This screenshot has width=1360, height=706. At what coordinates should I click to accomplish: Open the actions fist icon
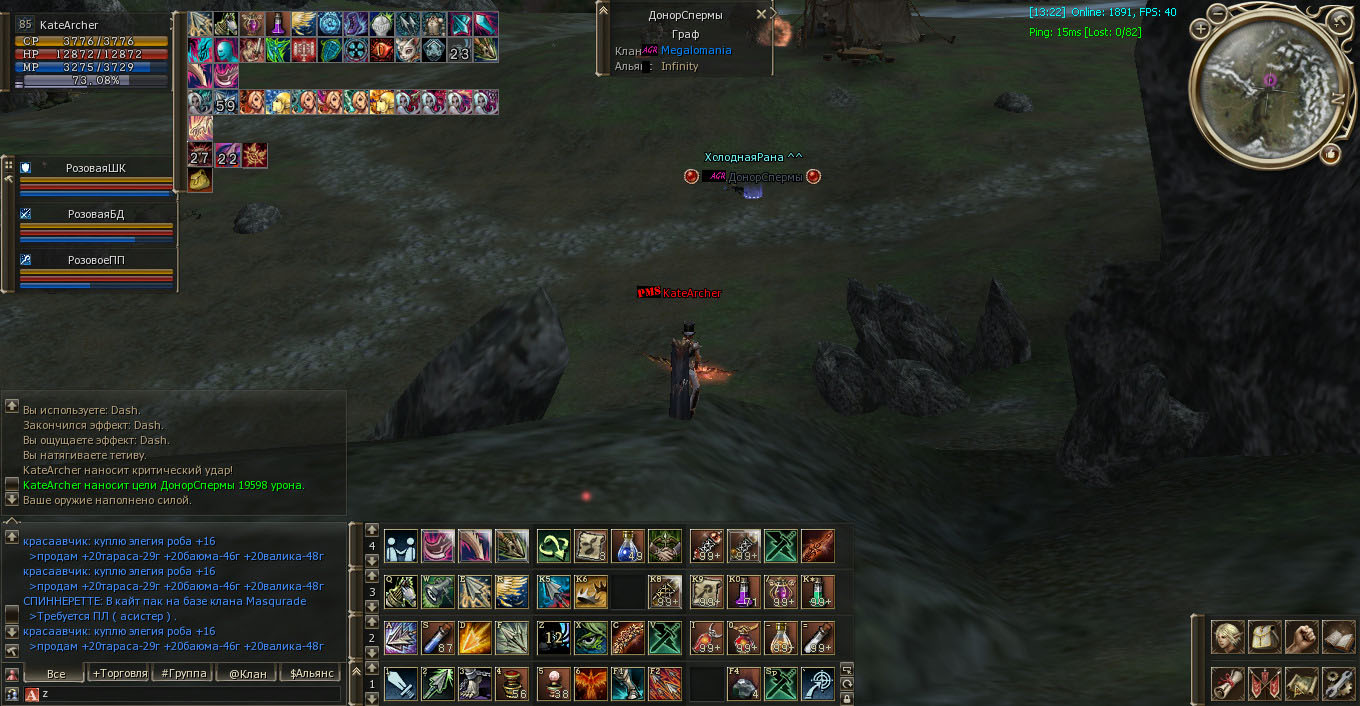pos(1301,637)
